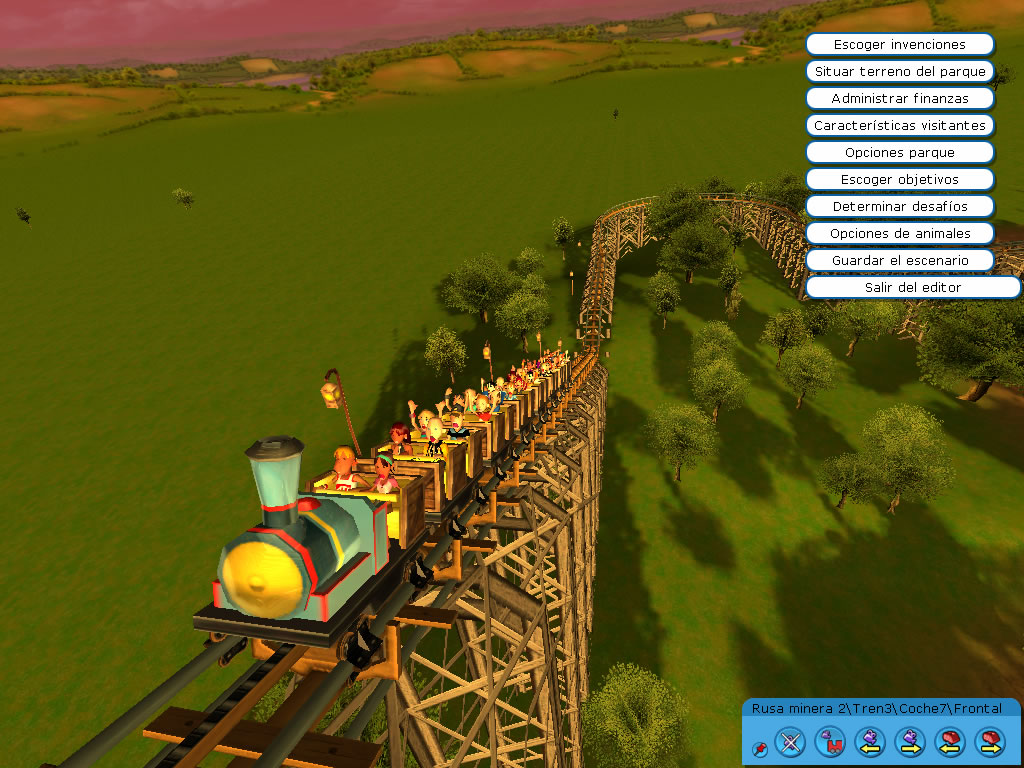Exit via Salir del editor
The width and height of the screenshot is (1024, 768).
click(x=912, y=287)
